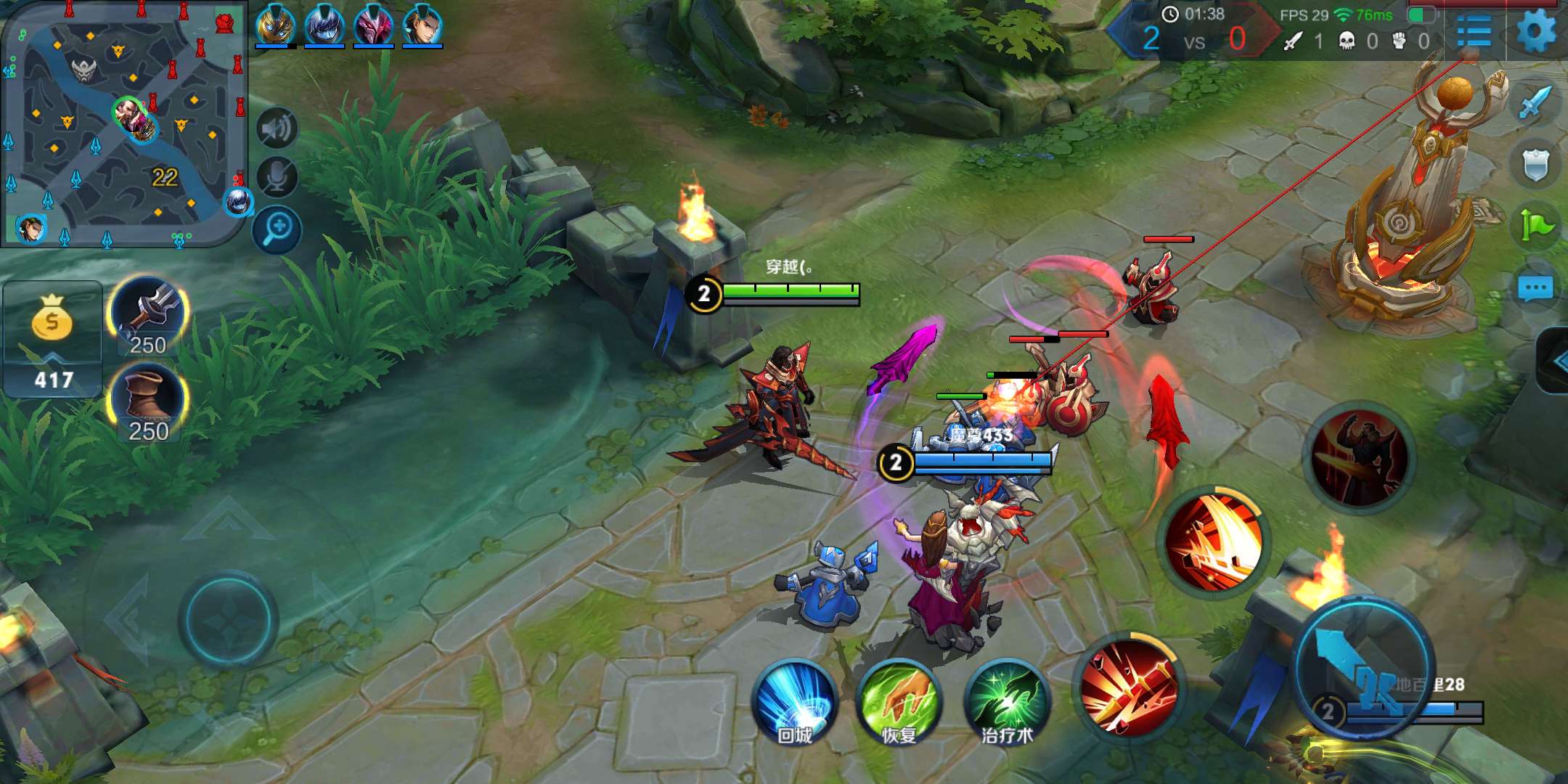Open the gold shop showing 417

(x=52, y=338)
